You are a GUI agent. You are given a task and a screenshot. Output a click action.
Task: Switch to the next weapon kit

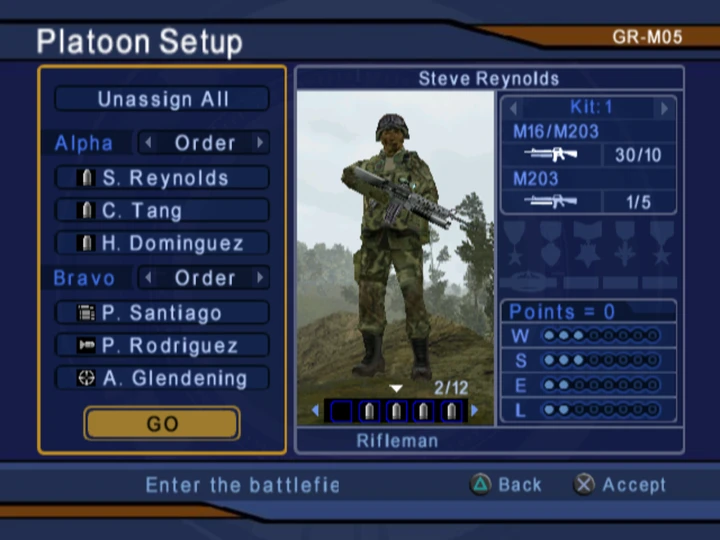pyautogui.click(x=664, y=107)
